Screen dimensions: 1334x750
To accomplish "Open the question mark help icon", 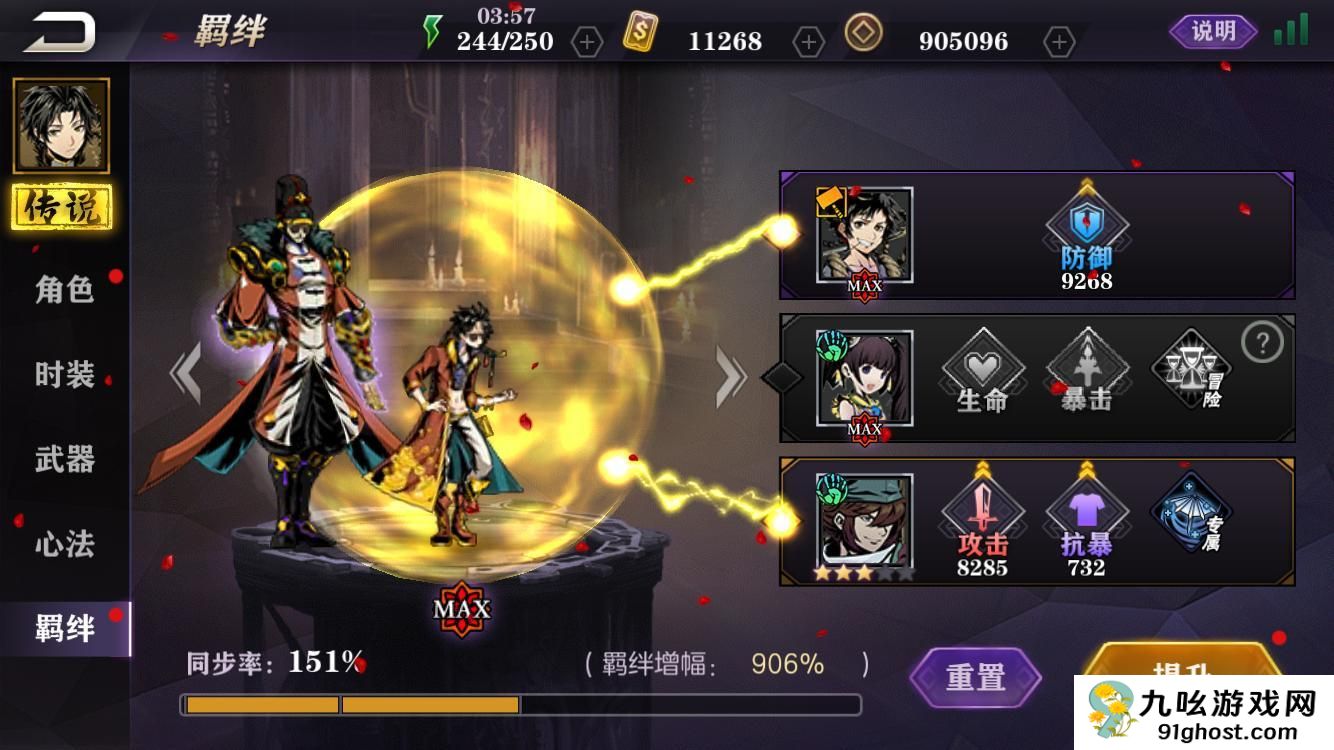I will [1262, 344].
